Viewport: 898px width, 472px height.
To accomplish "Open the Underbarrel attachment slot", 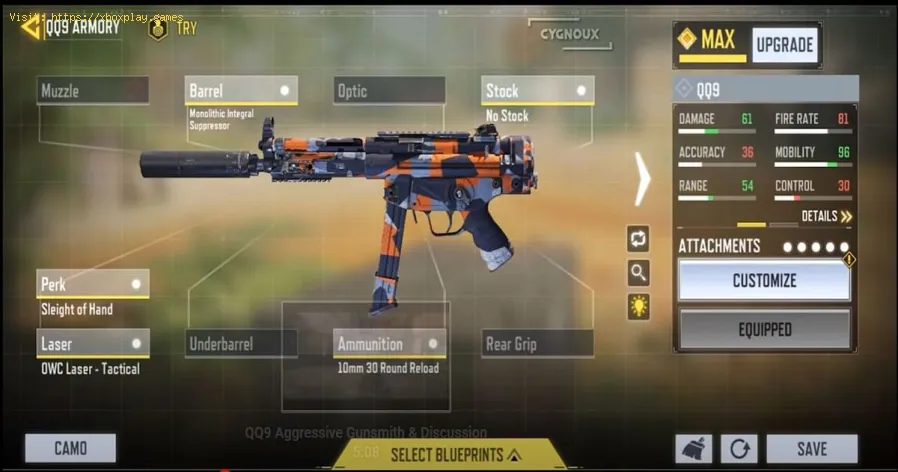I will point(241,344).
